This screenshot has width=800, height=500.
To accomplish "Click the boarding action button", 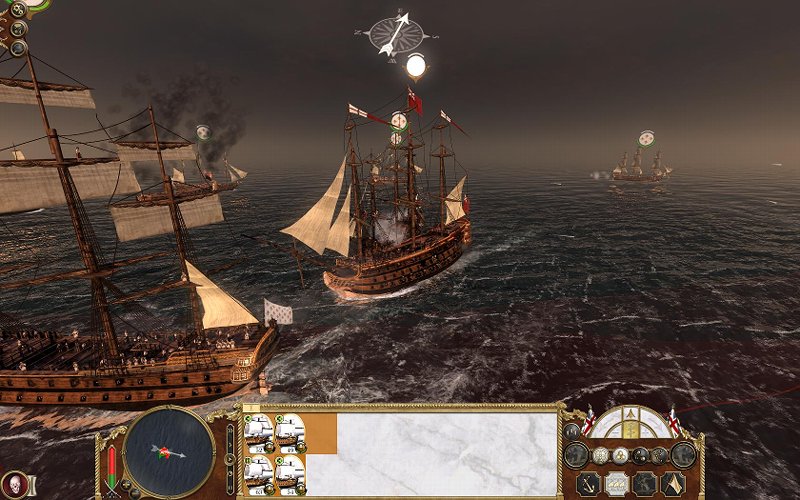I will pyautogui.click(x=644, y=484).
